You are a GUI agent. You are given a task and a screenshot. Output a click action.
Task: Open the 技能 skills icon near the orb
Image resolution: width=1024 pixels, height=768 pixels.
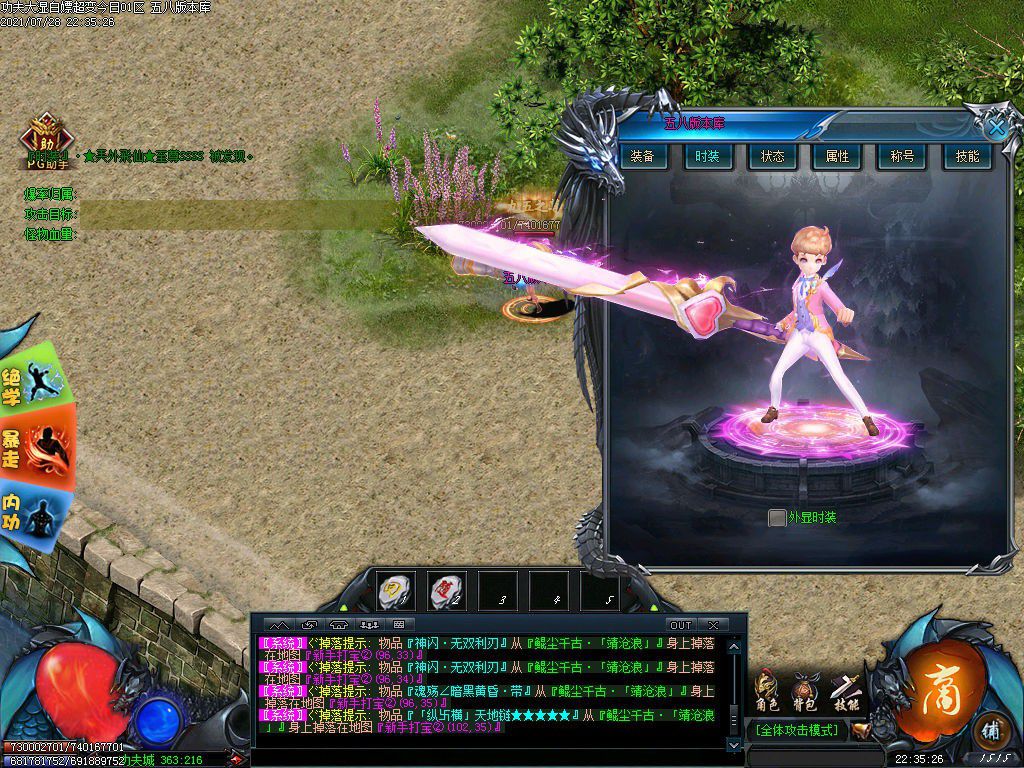click(848, 692)
